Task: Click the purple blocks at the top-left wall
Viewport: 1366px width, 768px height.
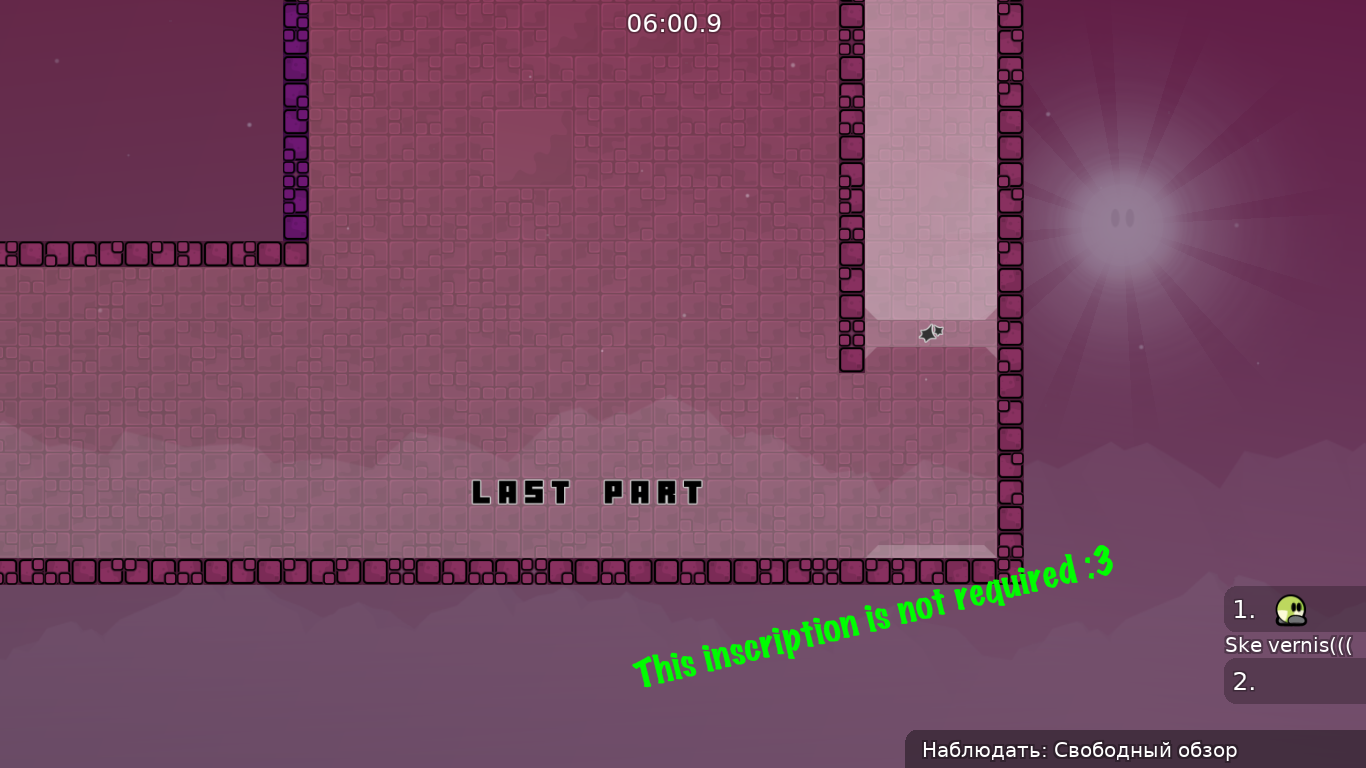Action: 295,120
